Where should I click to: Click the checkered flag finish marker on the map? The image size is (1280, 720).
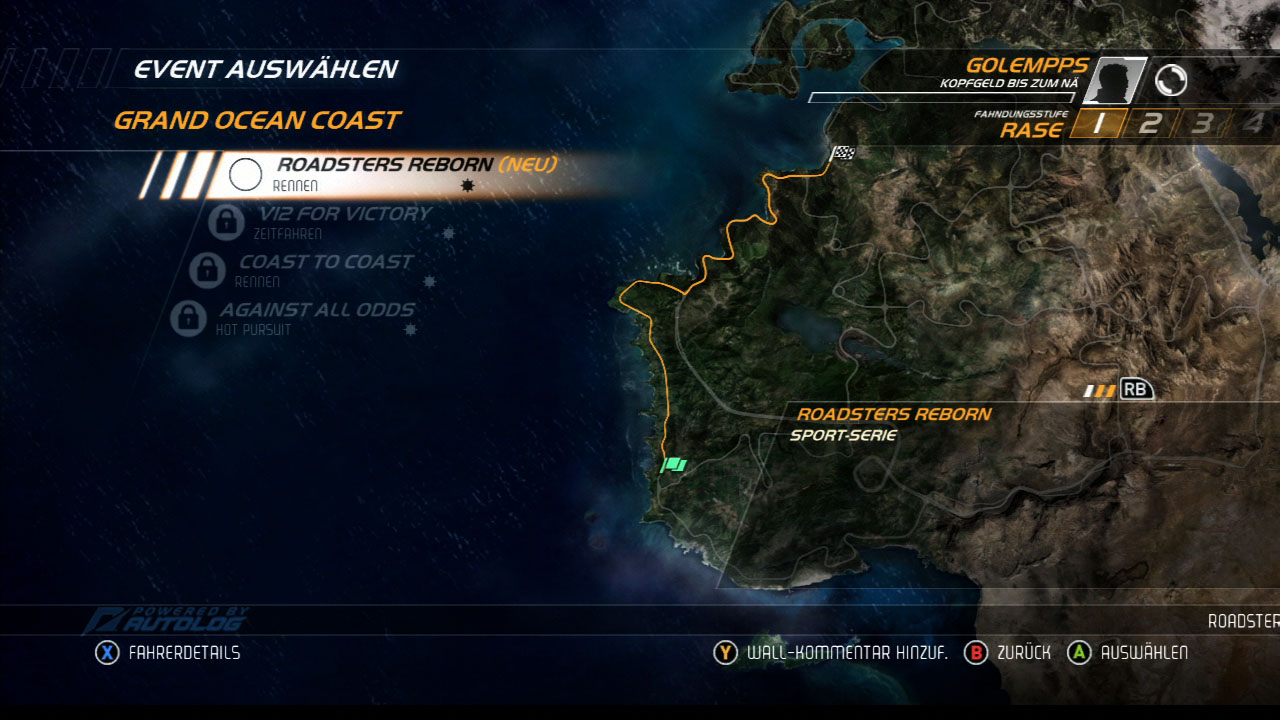[843, 152]
